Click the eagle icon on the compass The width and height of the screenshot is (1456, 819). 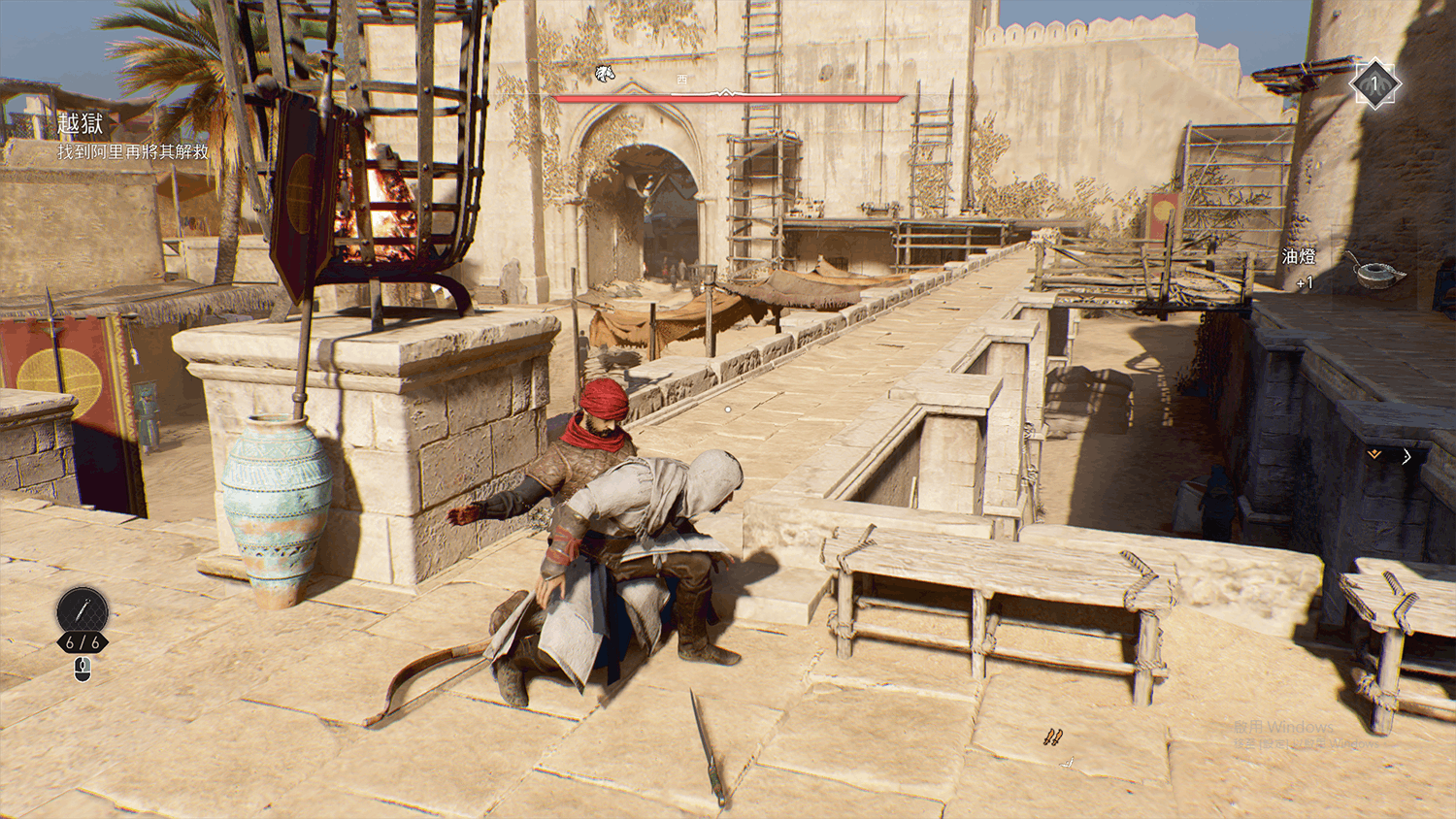tap(605, 74)
